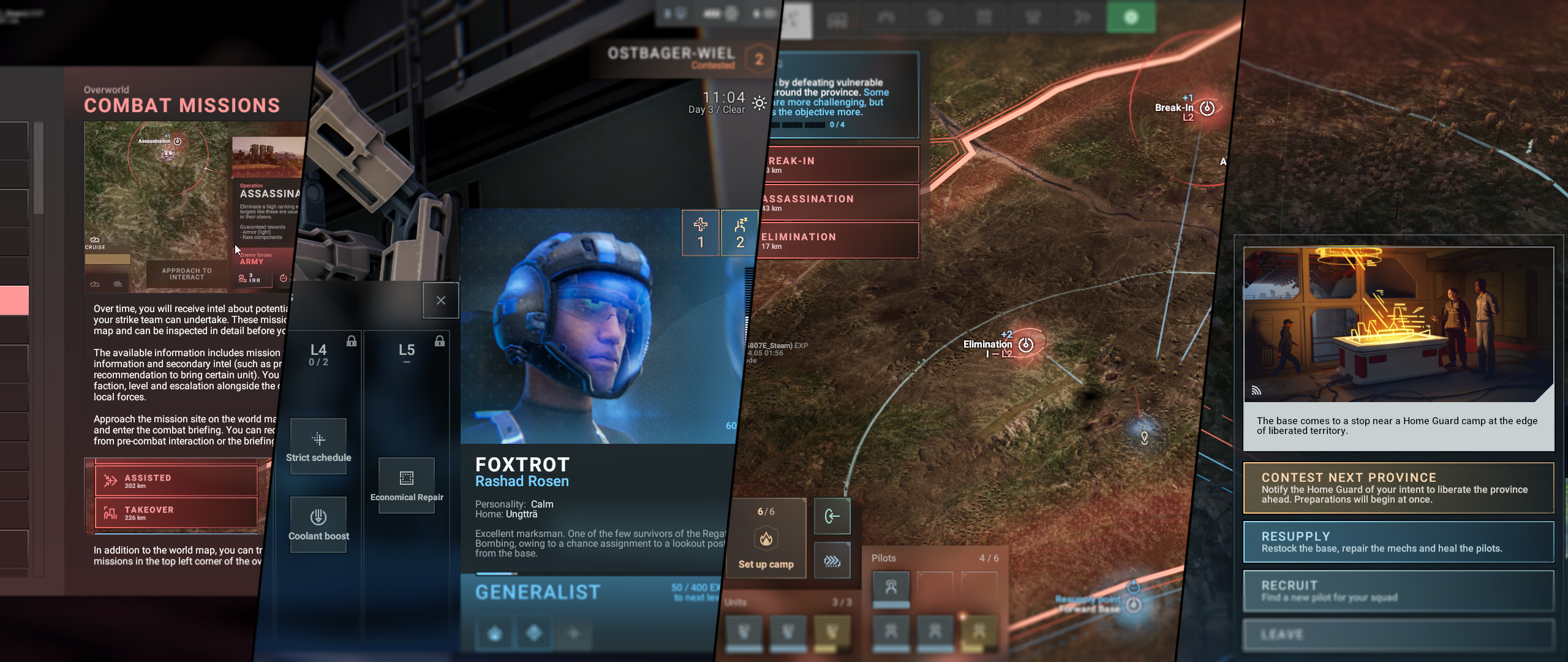This screenshot has height=662, width=1568.
Task: Open the Assassination mission entry
Action: click(839, 203)
